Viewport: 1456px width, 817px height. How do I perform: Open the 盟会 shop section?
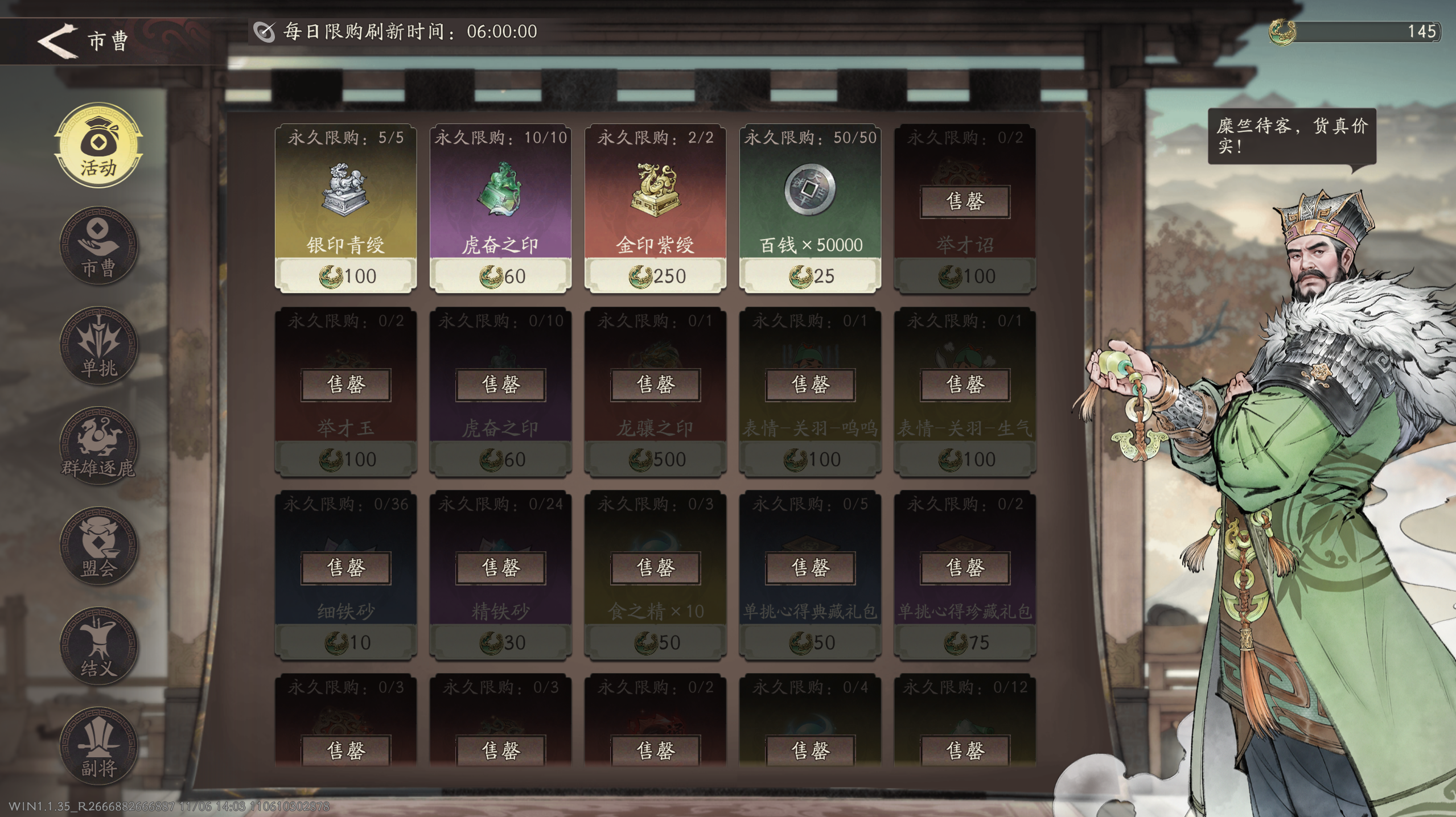(98, 543)
